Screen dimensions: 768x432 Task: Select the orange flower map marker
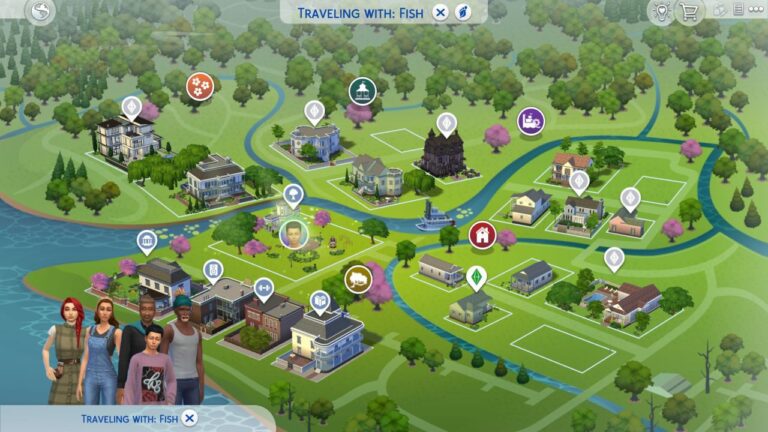pyautogui.click(x=200, y=85)
